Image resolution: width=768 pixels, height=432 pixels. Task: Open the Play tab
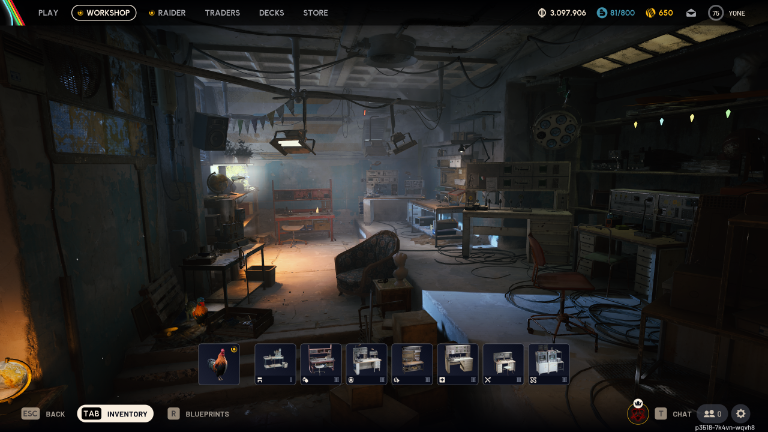click(x=48, y=13)
